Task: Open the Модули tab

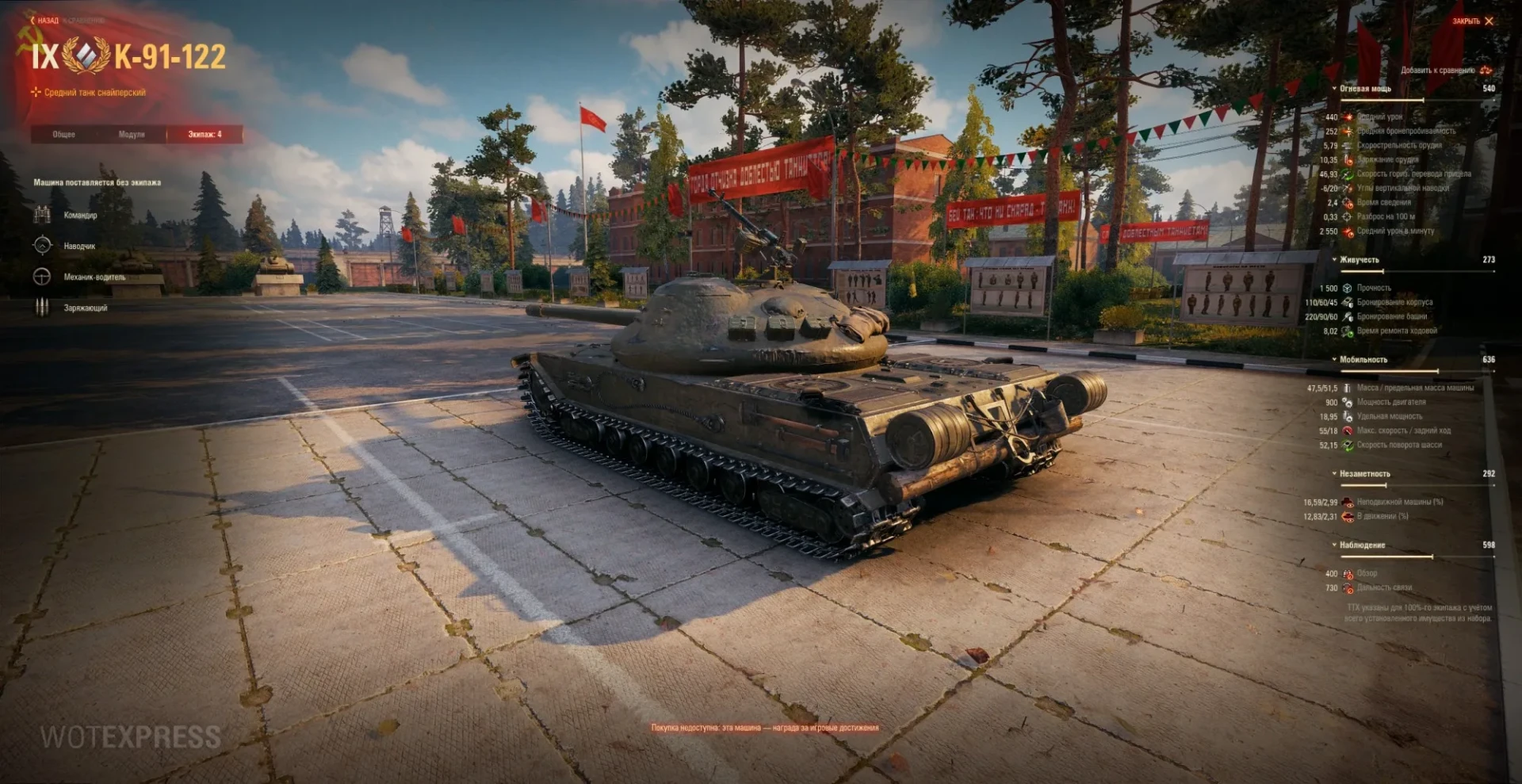Action: pyautogui.click(x=132, y=135)
